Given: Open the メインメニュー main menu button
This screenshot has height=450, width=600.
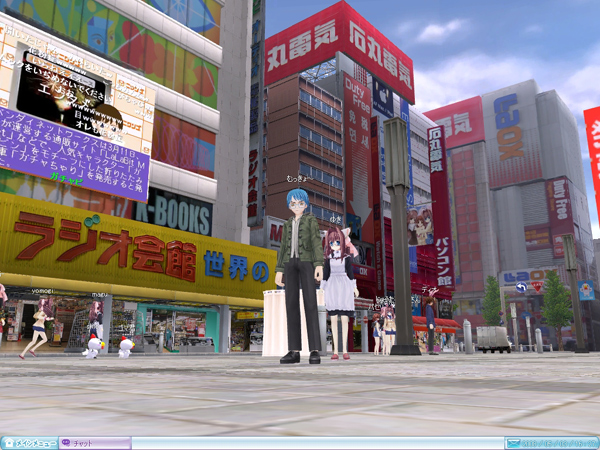Looking at the screenshot, I should coord(28,442).
